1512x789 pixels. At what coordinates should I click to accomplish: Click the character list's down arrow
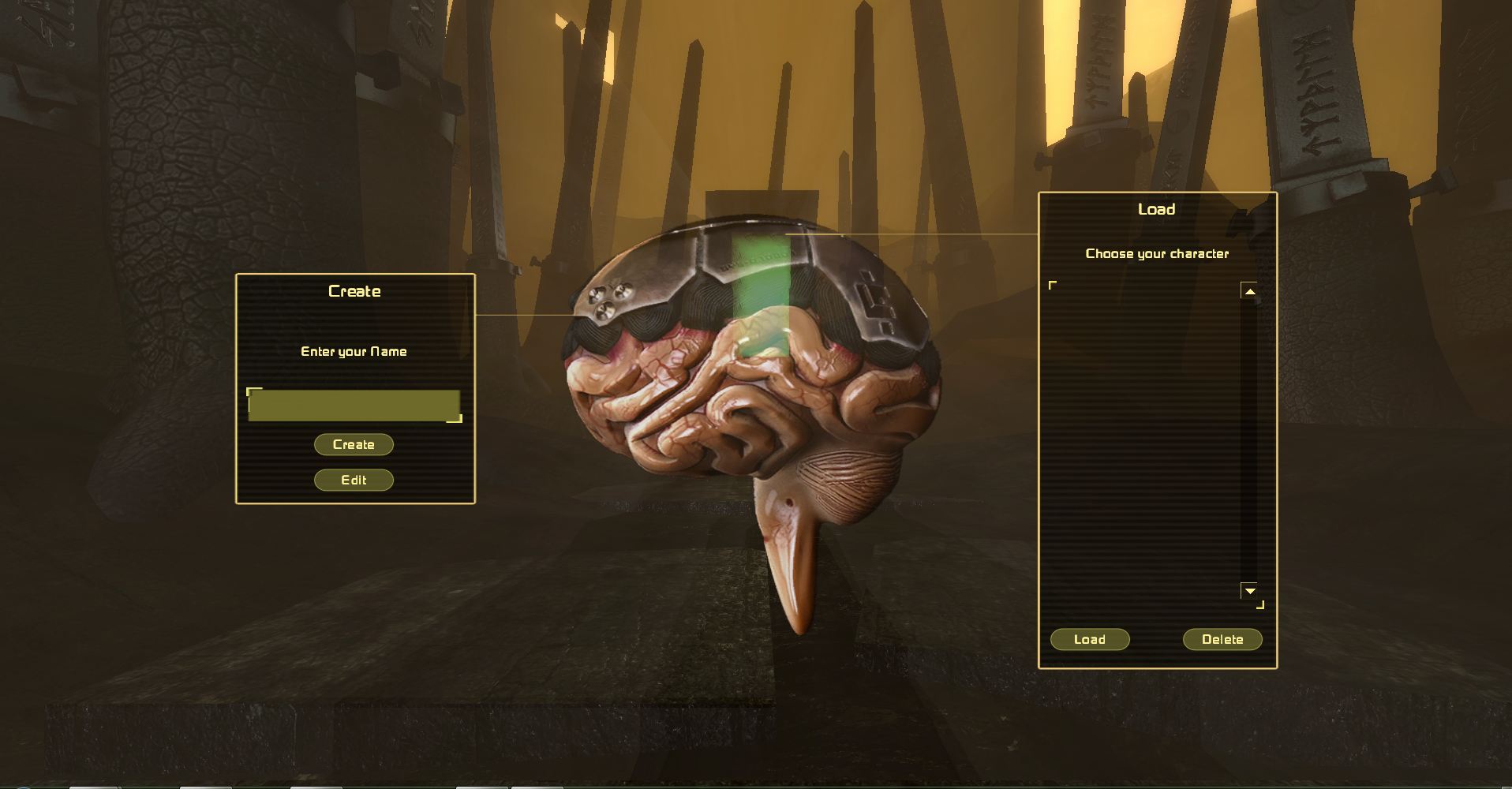(1249, 591)
